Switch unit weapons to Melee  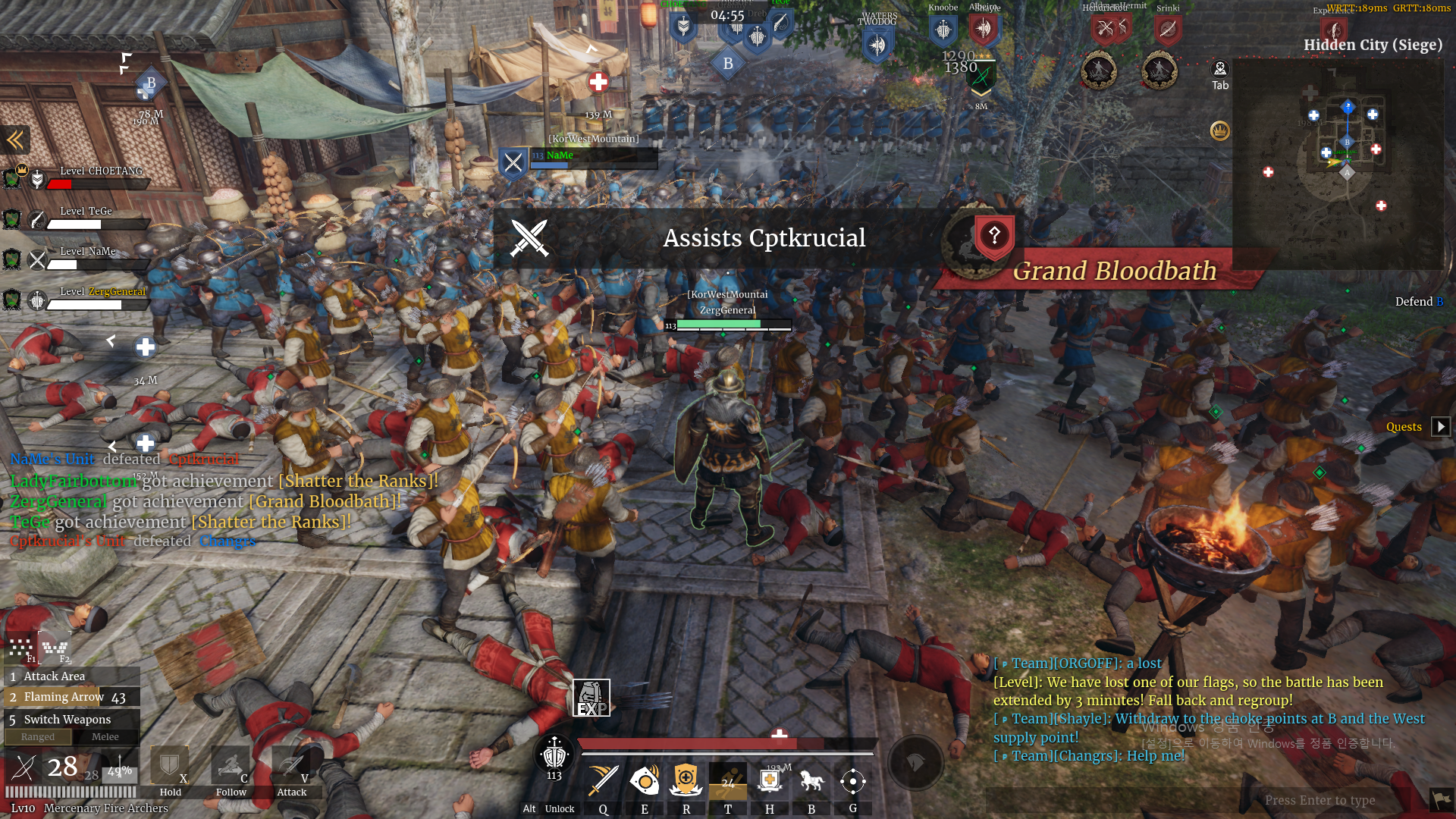click(105, 737)
